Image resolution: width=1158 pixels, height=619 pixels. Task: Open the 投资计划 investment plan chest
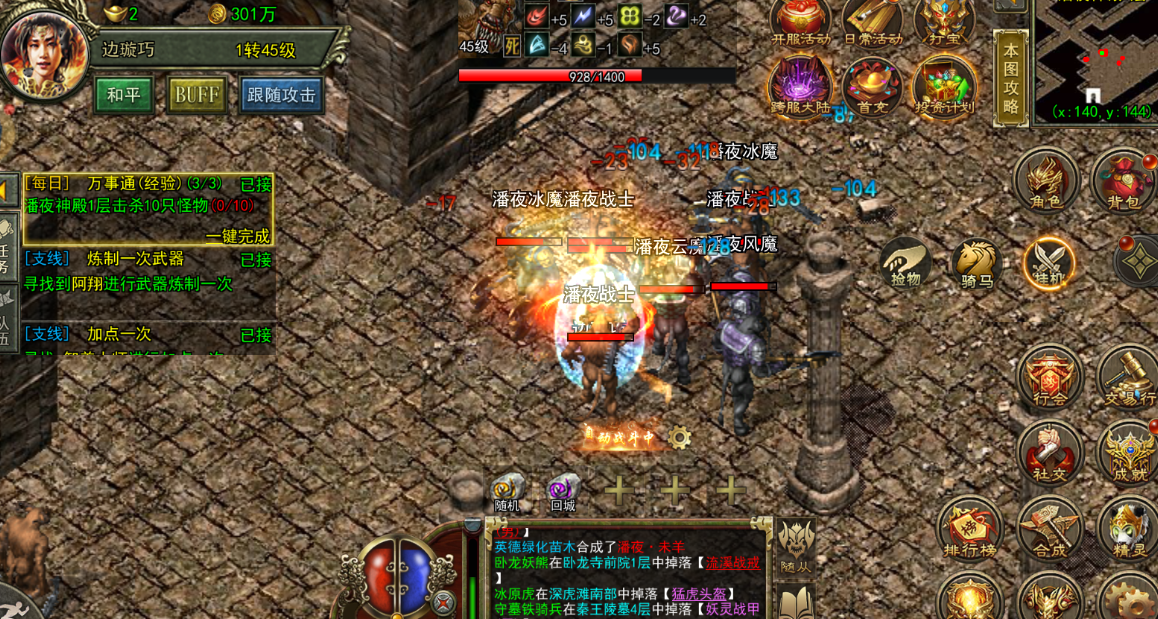click(944, 86)
